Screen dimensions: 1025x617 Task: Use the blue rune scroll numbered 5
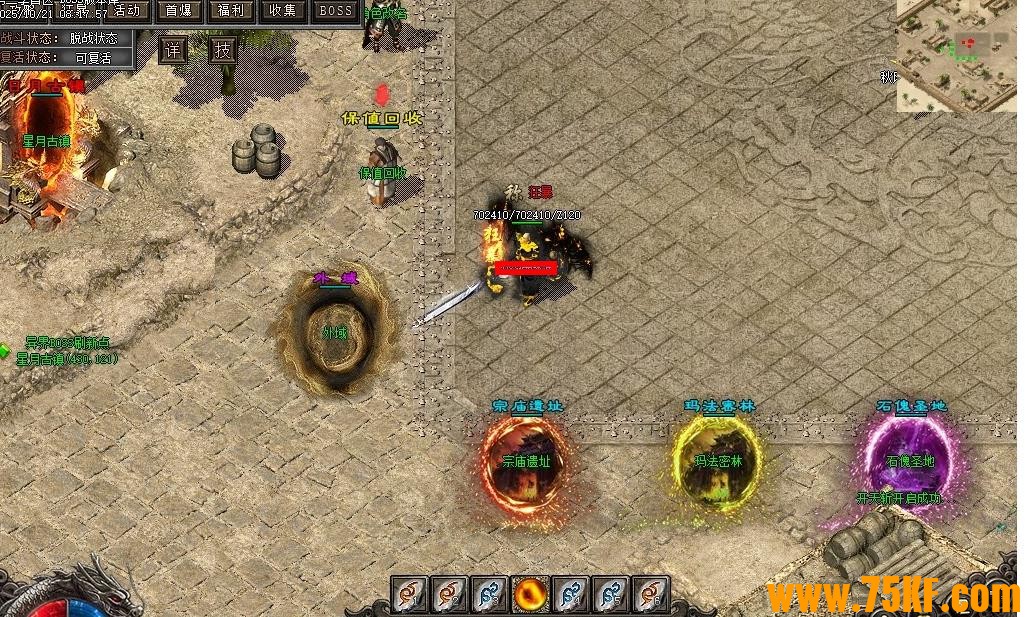(x=609, y=594)
